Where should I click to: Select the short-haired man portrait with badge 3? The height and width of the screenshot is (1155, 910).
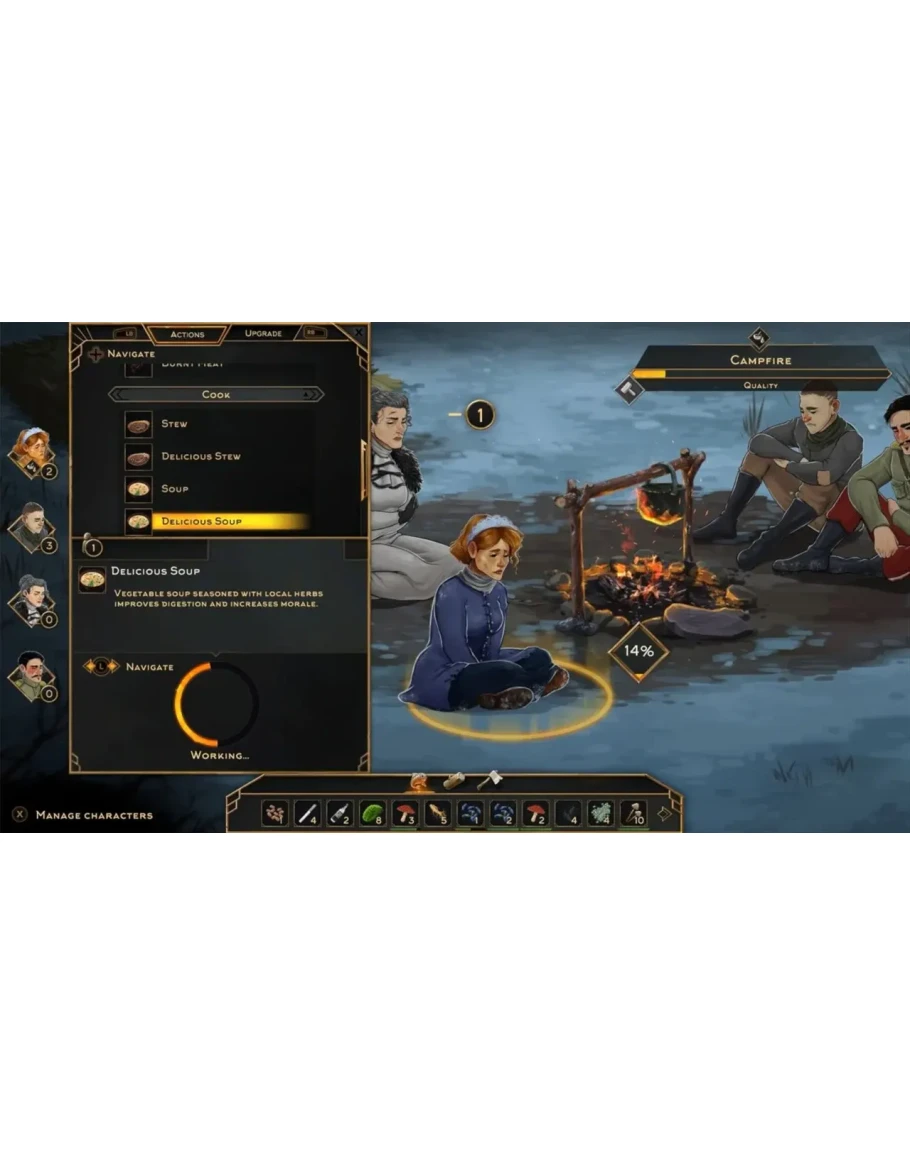click(x=32, y=525)
